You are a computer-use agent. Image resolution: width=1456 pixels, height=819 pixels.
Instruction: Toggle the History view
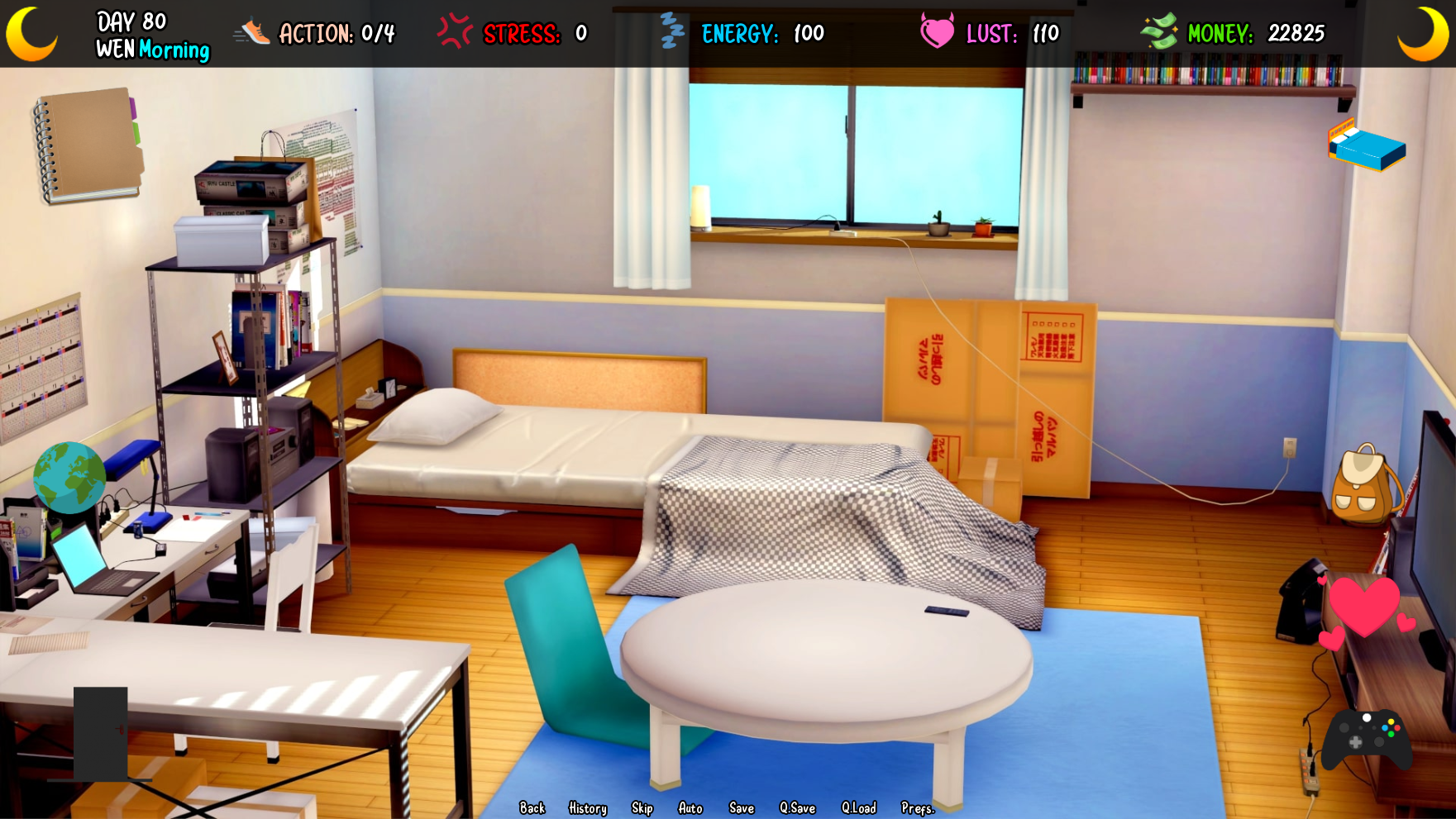click(586, 808)
